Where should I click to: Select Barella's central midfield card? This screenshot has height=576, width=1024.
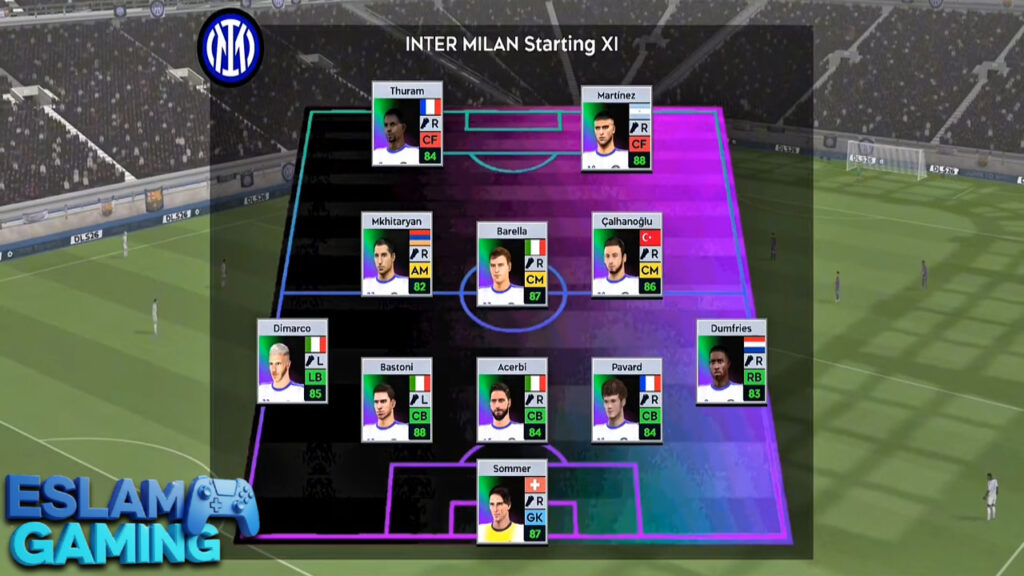coord(512,264)
